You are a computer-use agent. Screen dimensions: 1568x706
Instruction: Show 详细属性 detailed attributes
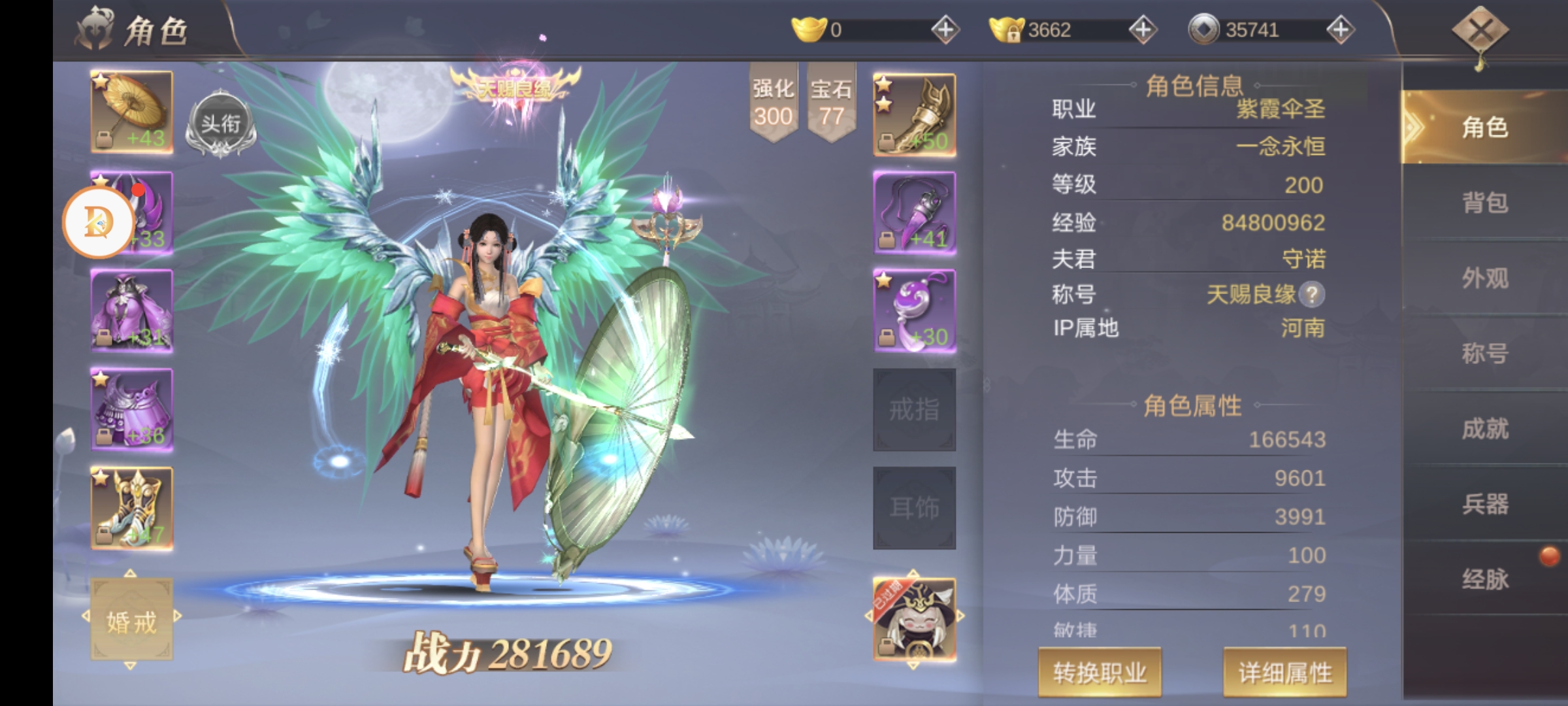tap(1284, 672)
